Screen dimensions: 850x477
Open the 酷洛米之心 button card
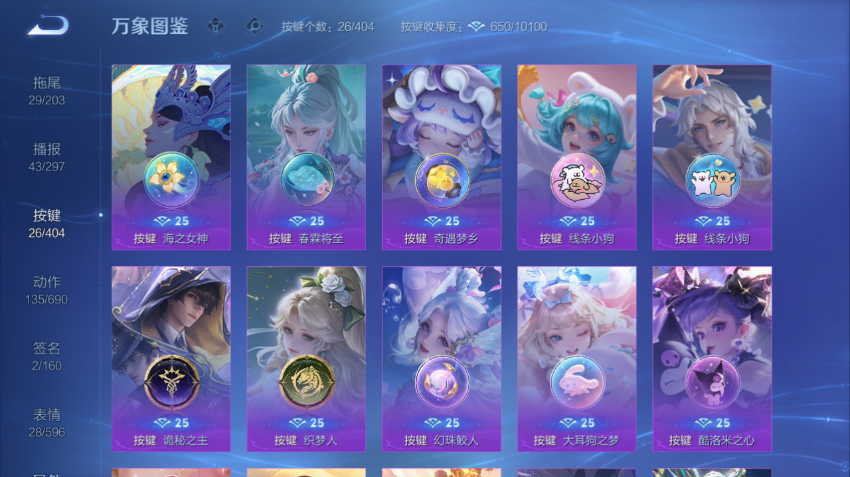tap(712, 358)
